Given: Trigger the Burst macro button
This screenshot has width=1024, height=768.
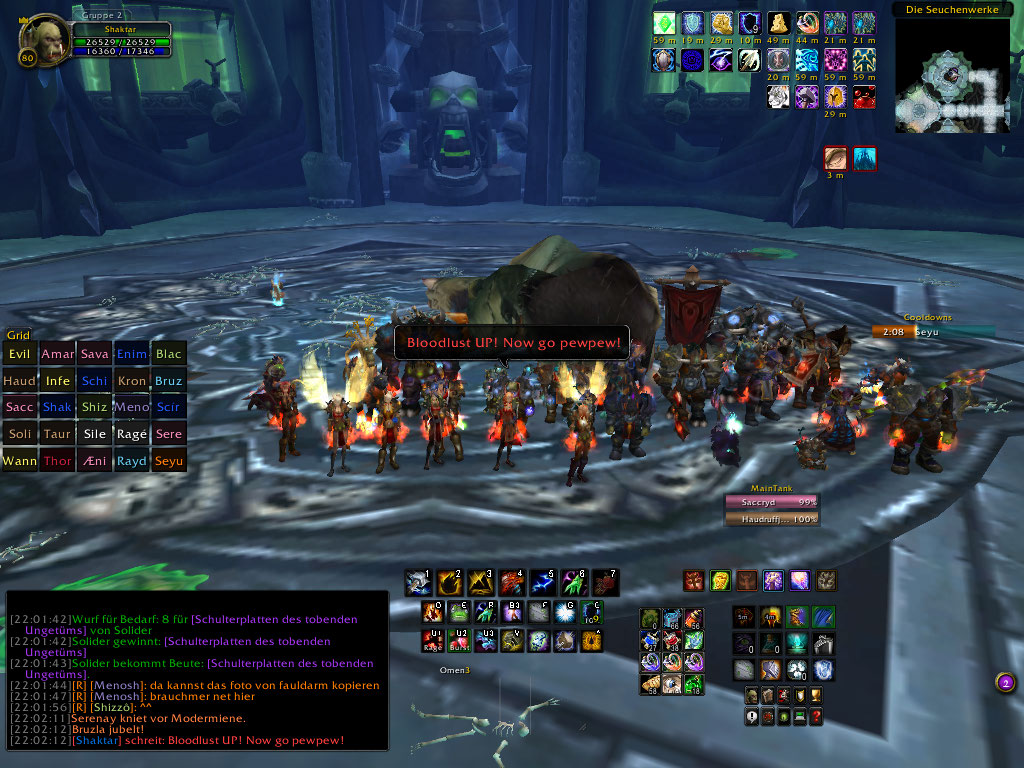Looking at the screenshot, I should pos(460,640).
